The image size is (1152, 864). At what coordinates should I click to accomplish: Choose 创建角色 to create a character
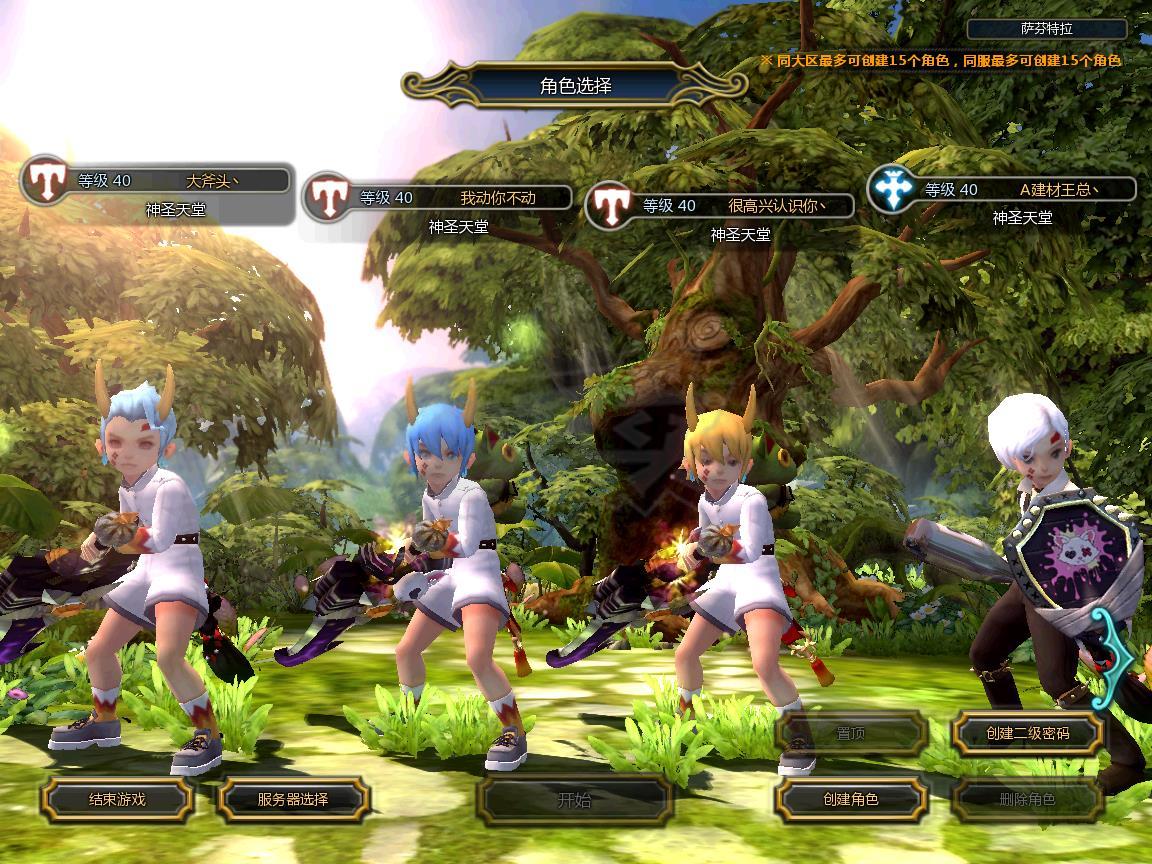point(851,800)
